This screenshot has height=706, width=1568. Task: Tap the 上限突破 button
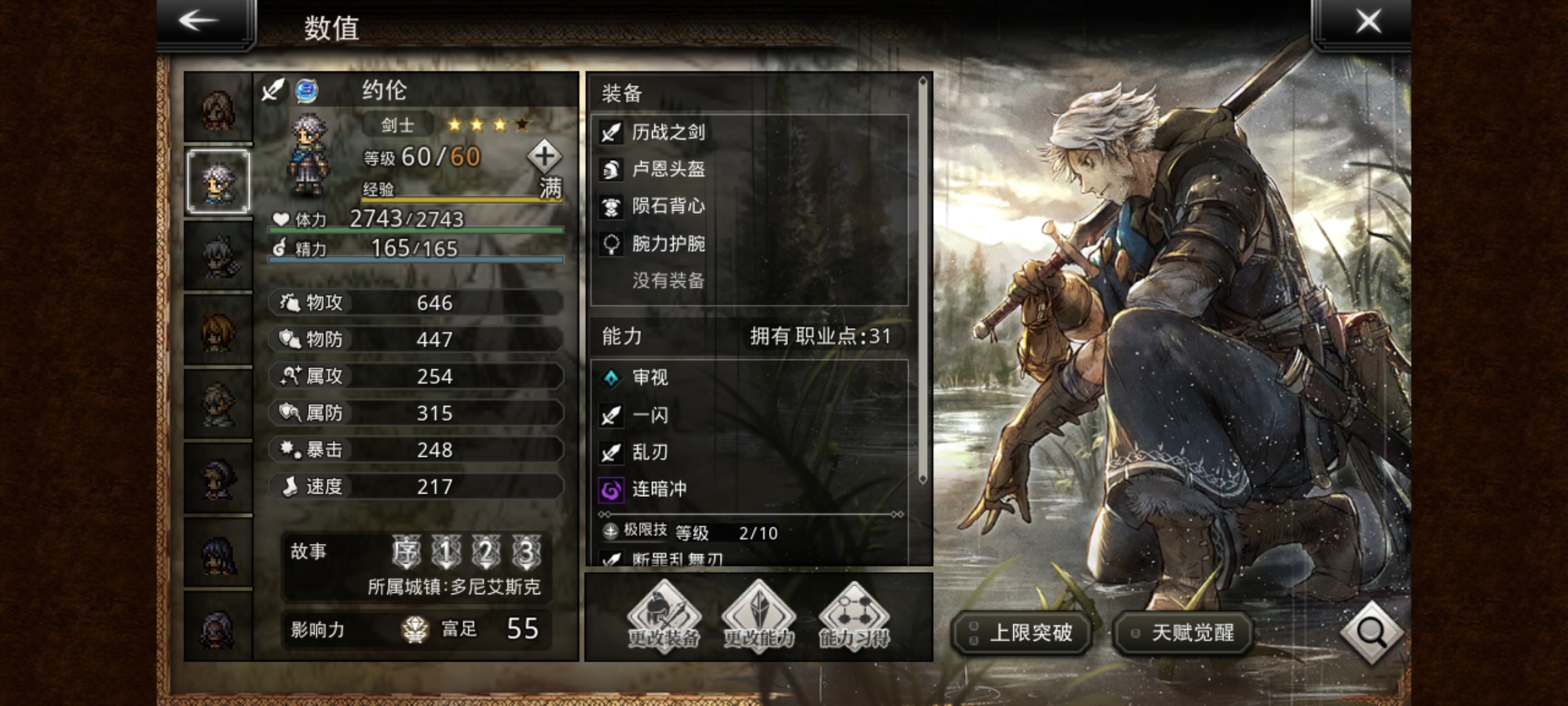point(1022,633)
